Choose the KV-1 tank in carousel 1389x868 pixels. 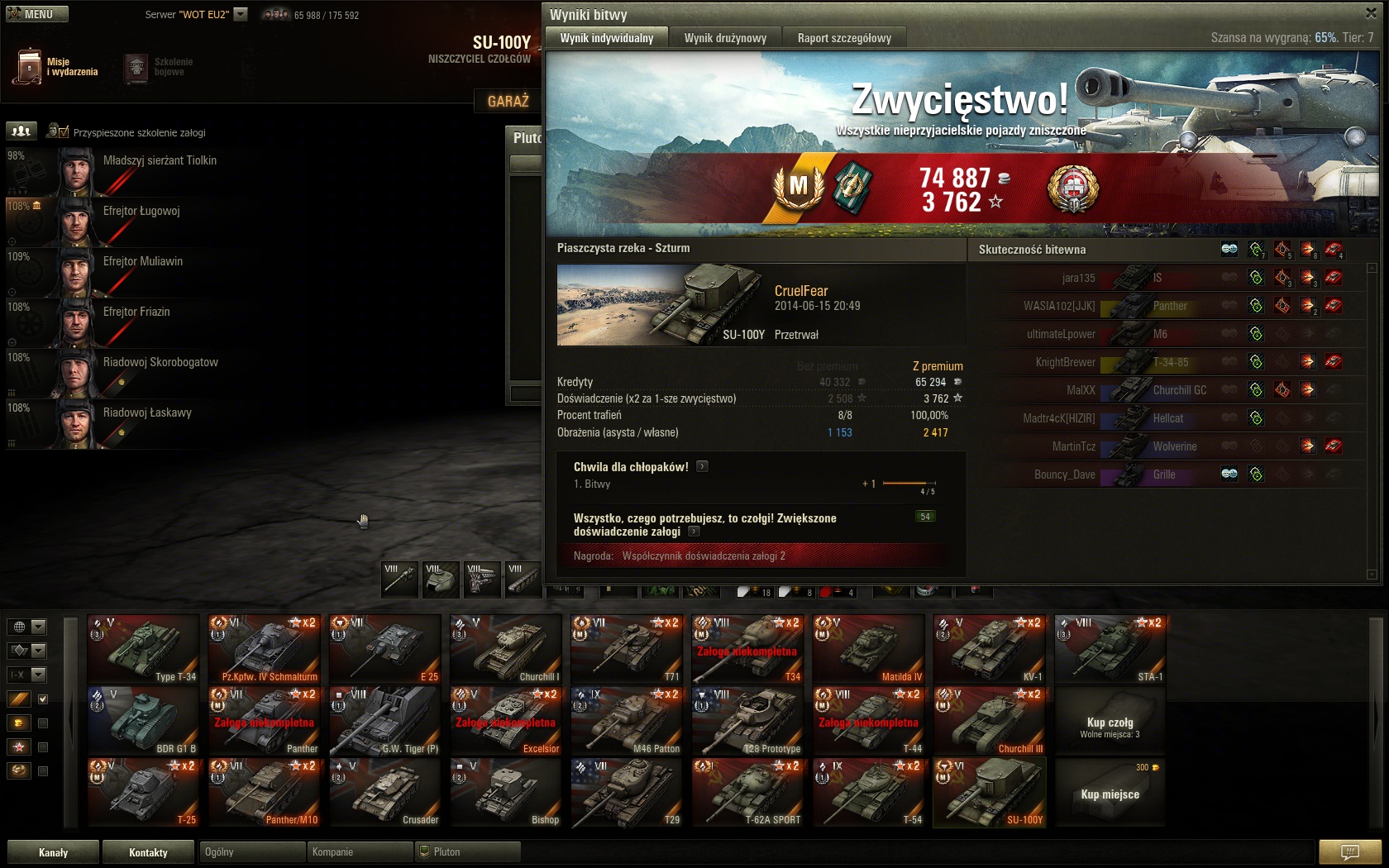(x=989, y=649)
